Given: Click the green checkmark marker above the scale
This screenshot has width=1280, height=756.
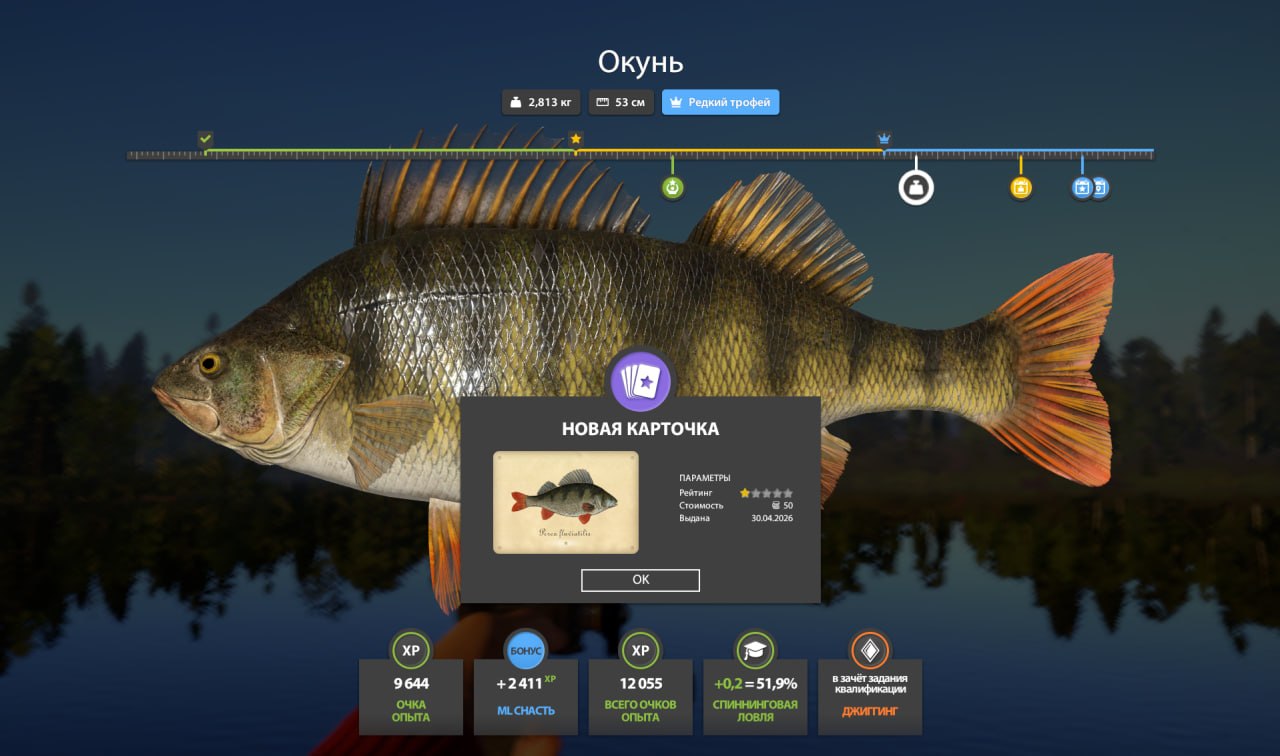Looking at the screenshot, I should pos(205,138).
